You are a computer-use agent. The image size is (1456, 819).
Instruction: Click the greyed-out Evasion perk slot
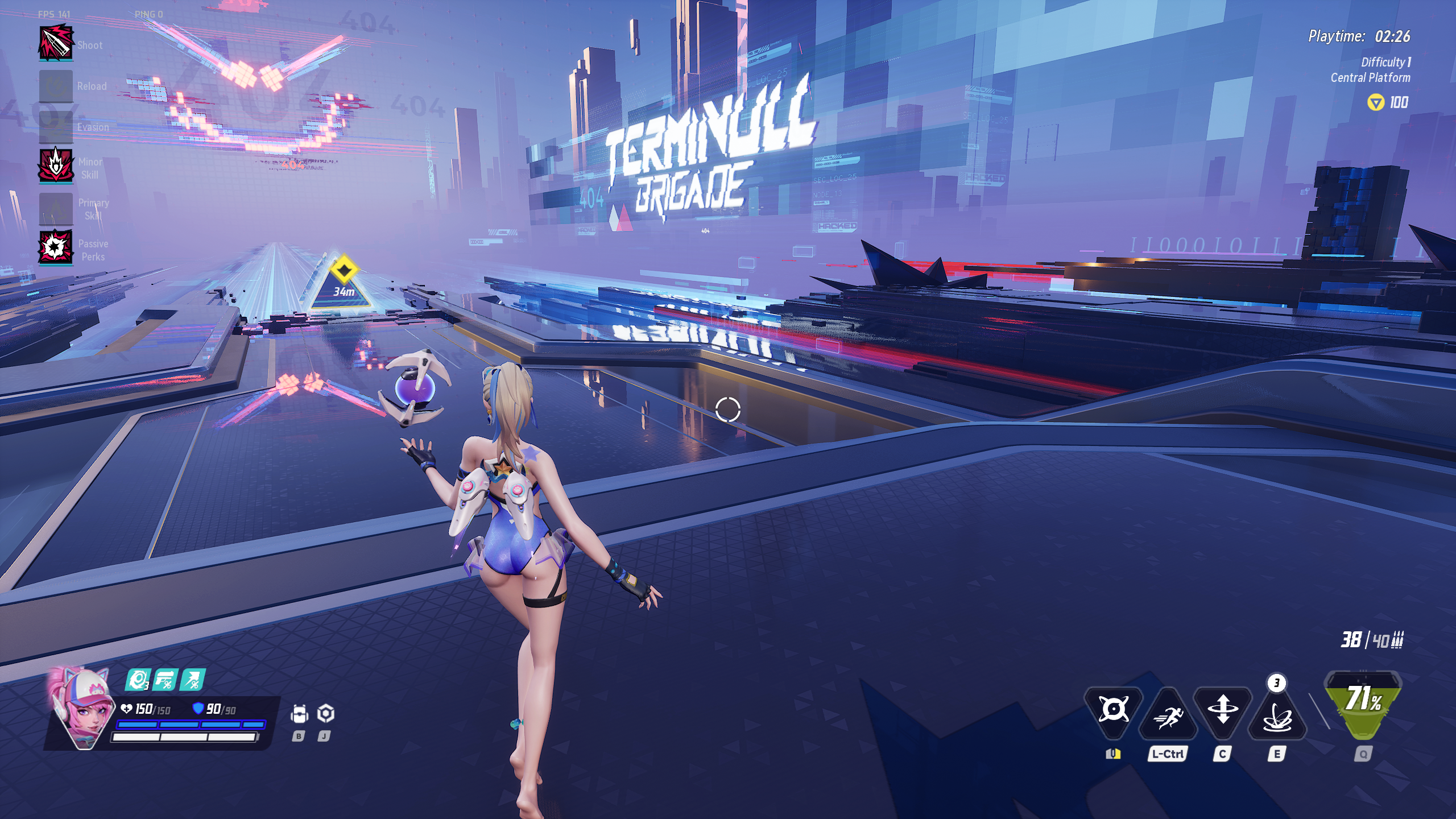click(56, 127)
